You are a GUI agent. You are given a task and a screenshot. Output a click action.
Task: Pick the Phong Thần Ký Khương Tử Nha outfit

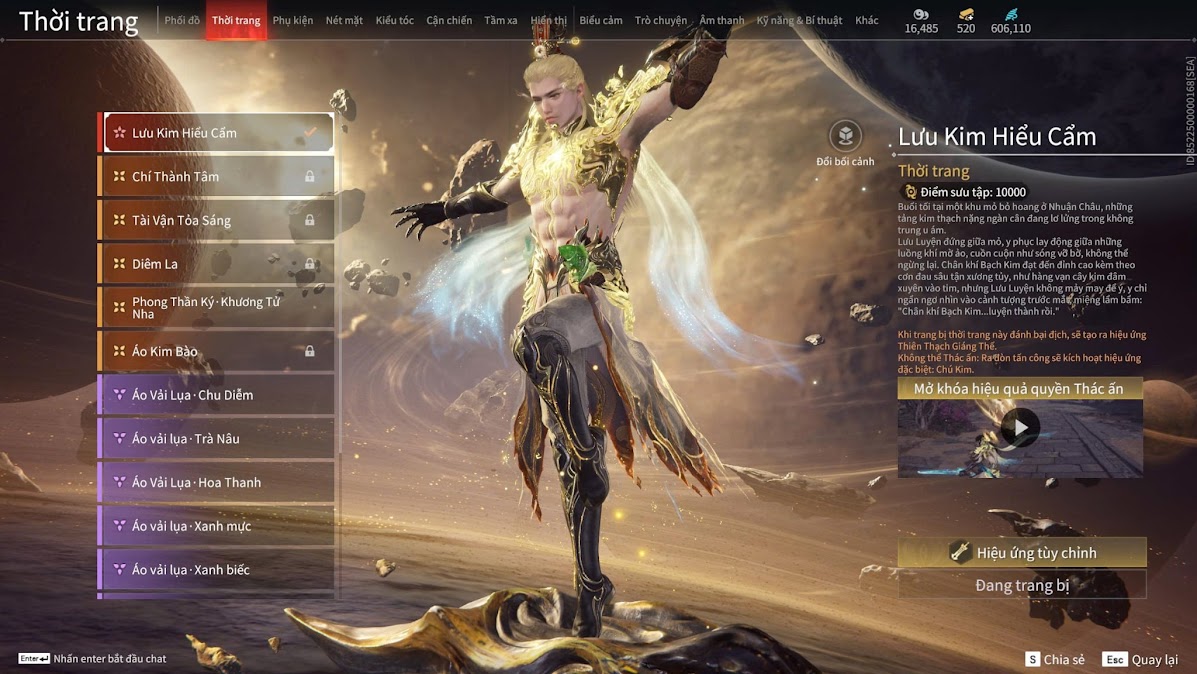[217, 308]
